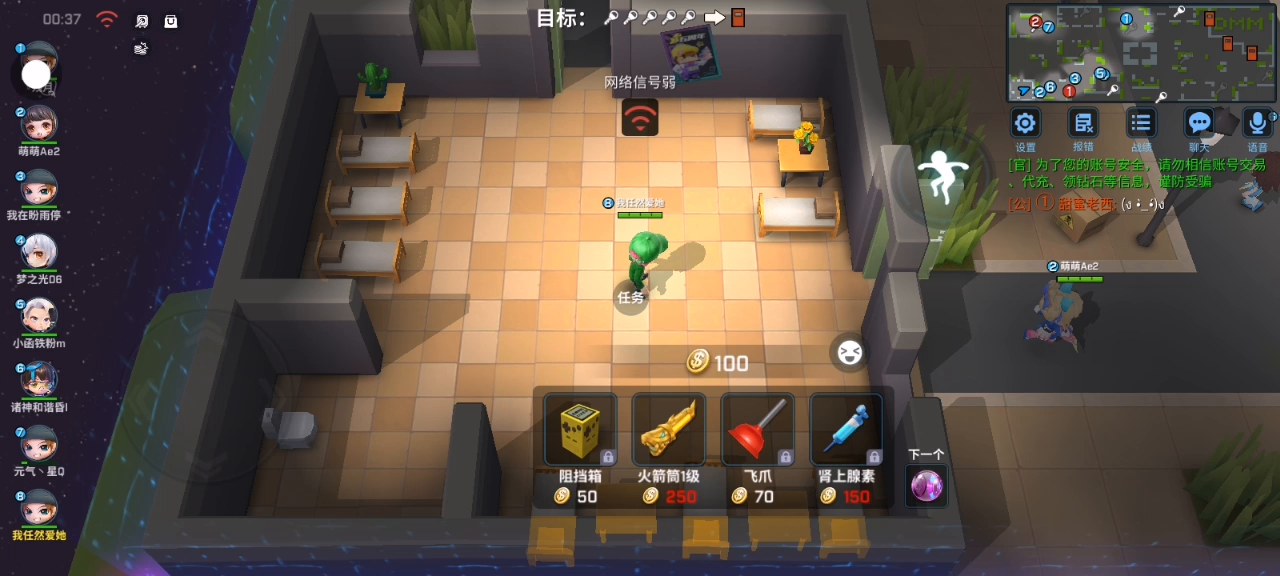Select player 我在盼雨停's avatar
This screenshot has width=1280, height=576.
pos(39,188)
